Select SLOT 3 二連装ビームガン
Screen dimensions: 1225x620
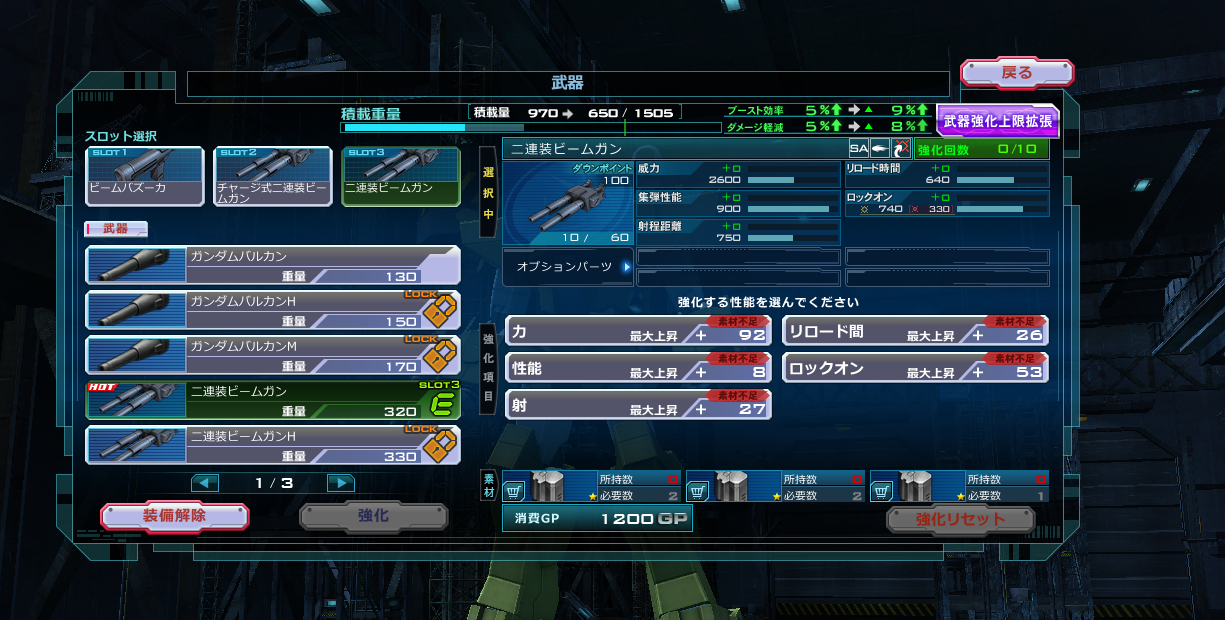pyautogui.click(x=401, y=177)
